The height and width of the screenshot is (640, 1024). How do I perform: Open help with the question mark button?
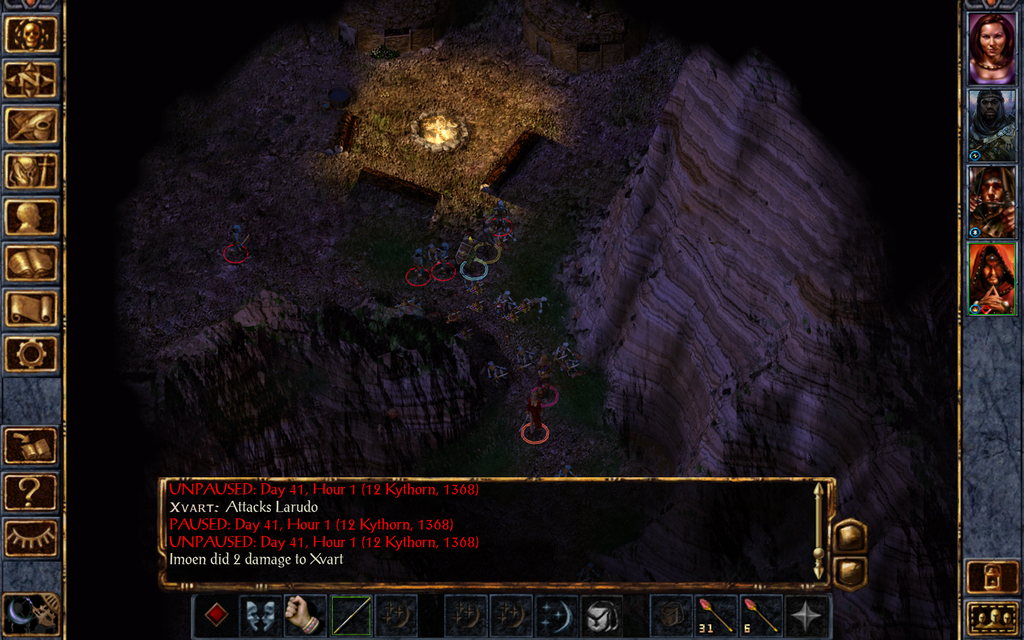point(30,492)
